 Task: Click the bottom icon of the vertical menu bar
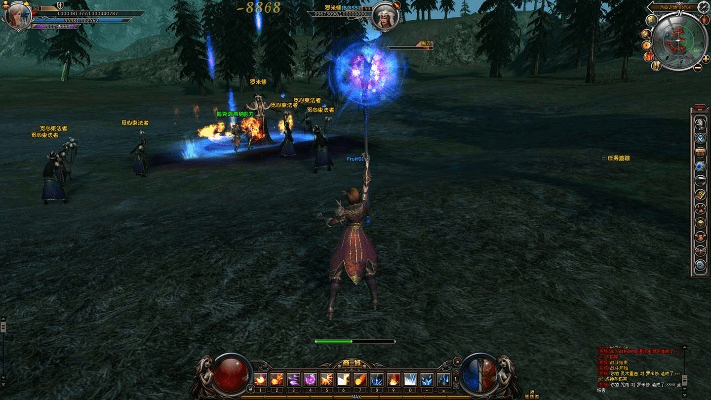point(699,265)
